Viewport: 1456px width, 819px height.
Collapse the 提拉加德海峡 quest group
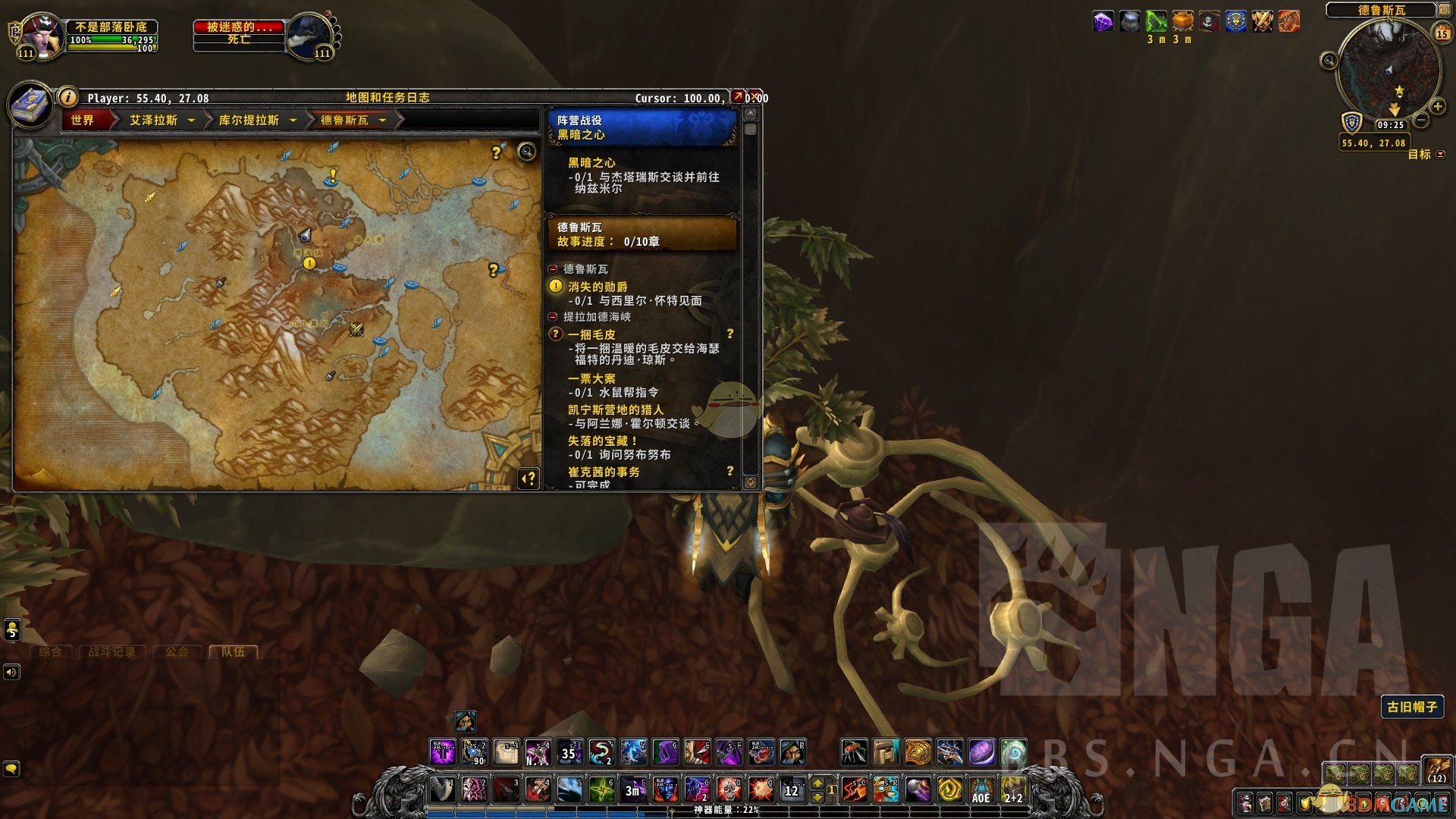point(553,317)
